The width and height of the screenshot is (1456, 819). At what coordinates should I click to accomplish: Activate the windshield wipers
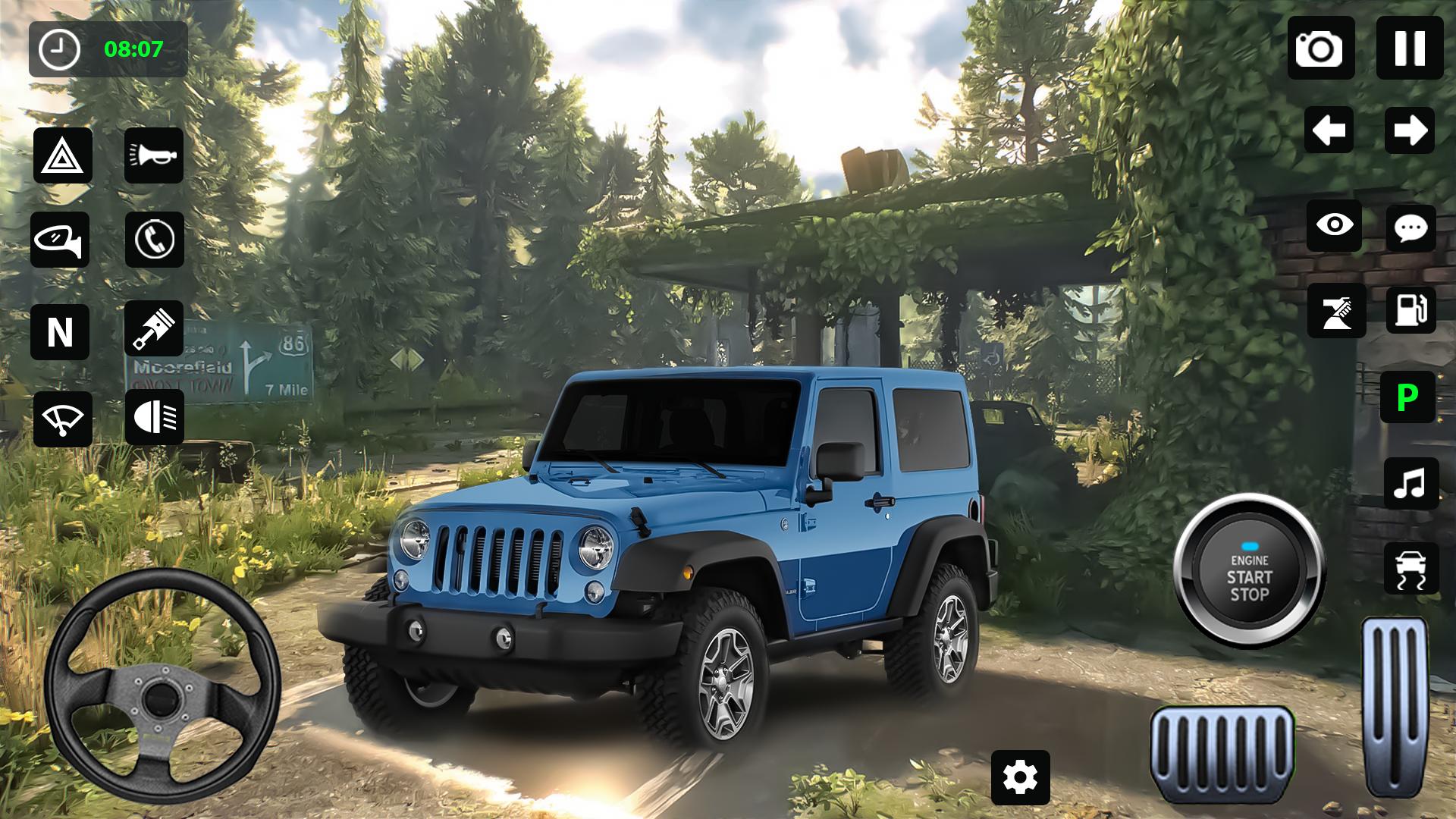coord(64,418)
